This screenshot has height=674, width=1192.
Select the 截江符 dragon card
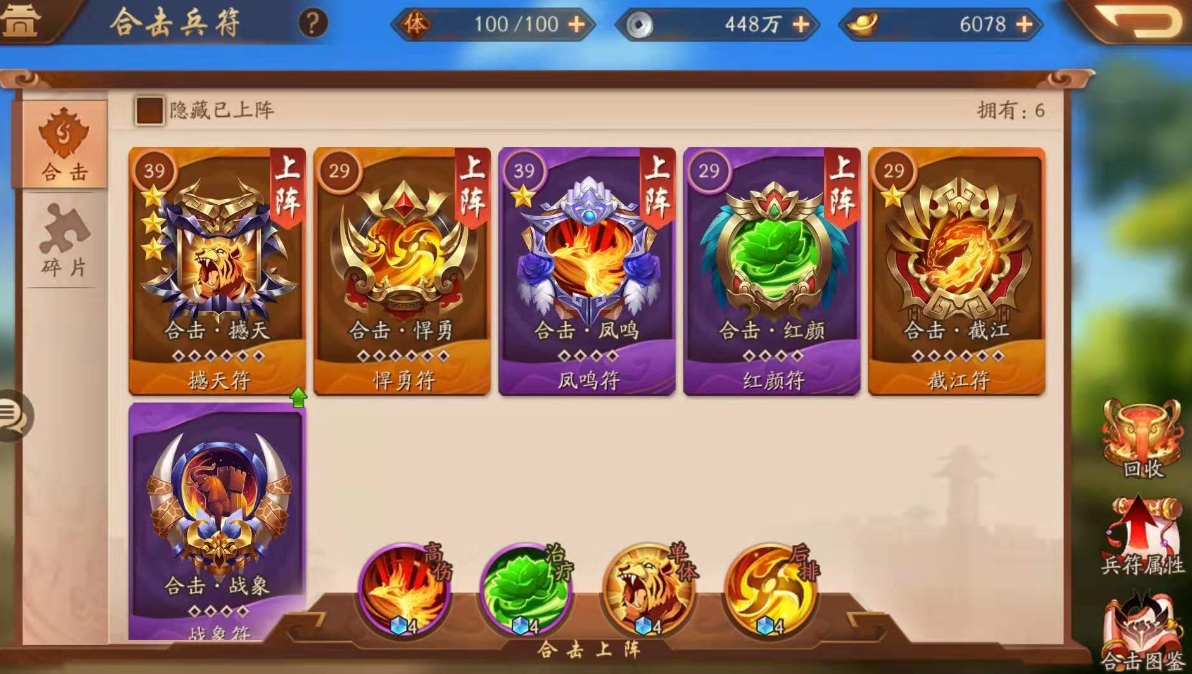coord(956,271)
